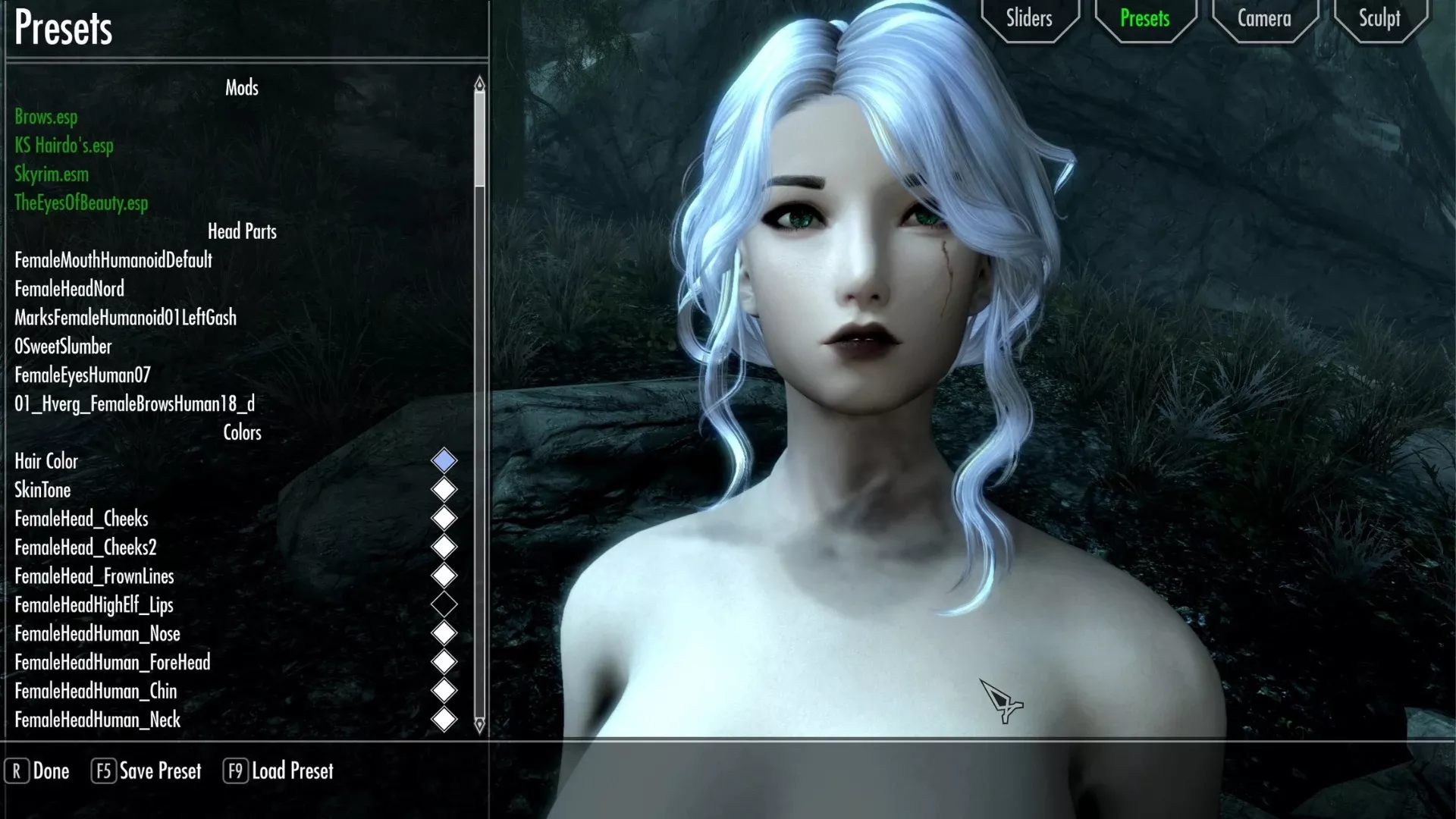
Task: Open the FemaleHeadHuman_Chin color diamond
Action: (x=444, y=691)
